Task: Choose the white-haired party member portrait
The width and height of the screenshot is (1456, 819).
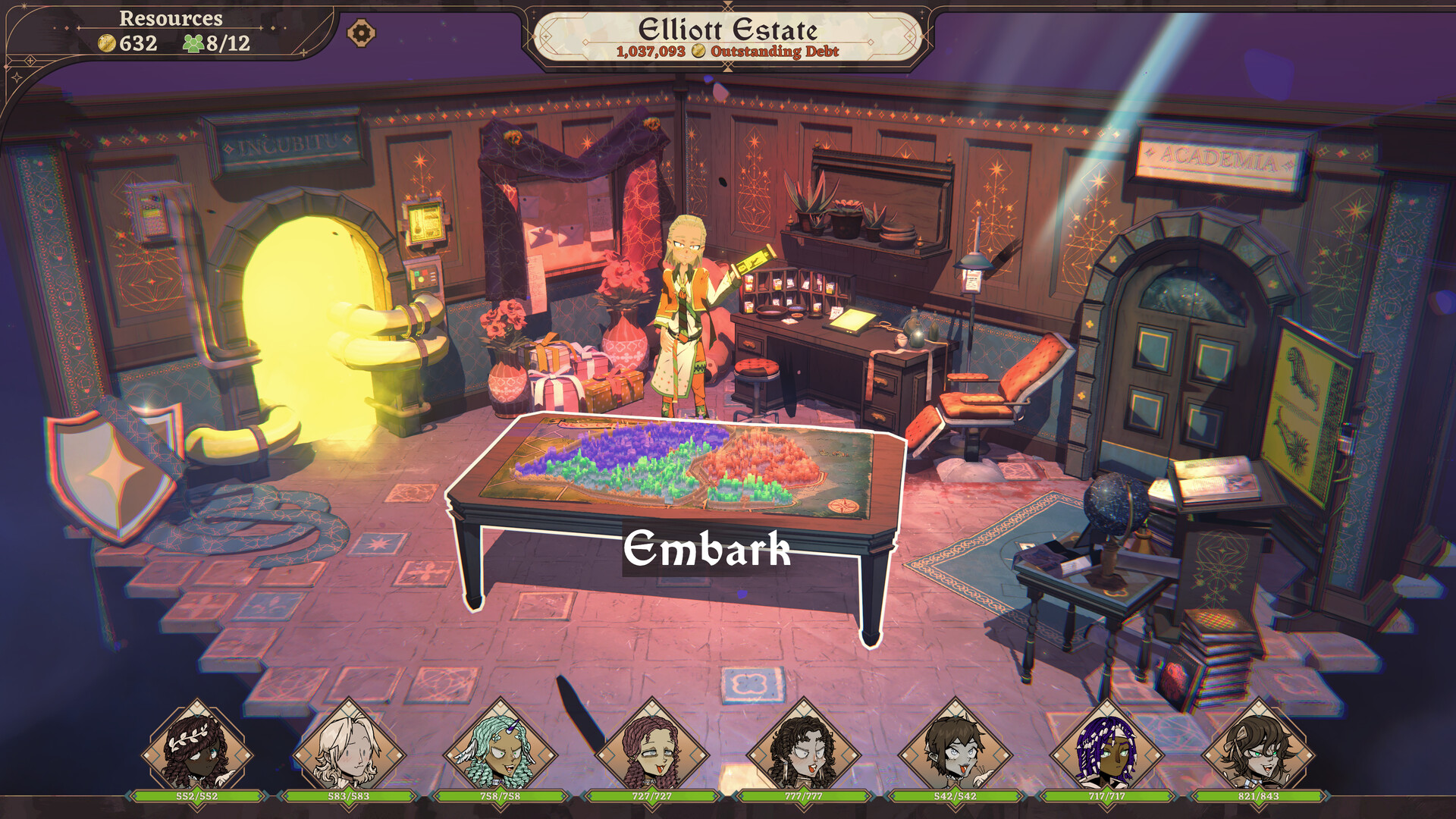Action: (349, 747)
